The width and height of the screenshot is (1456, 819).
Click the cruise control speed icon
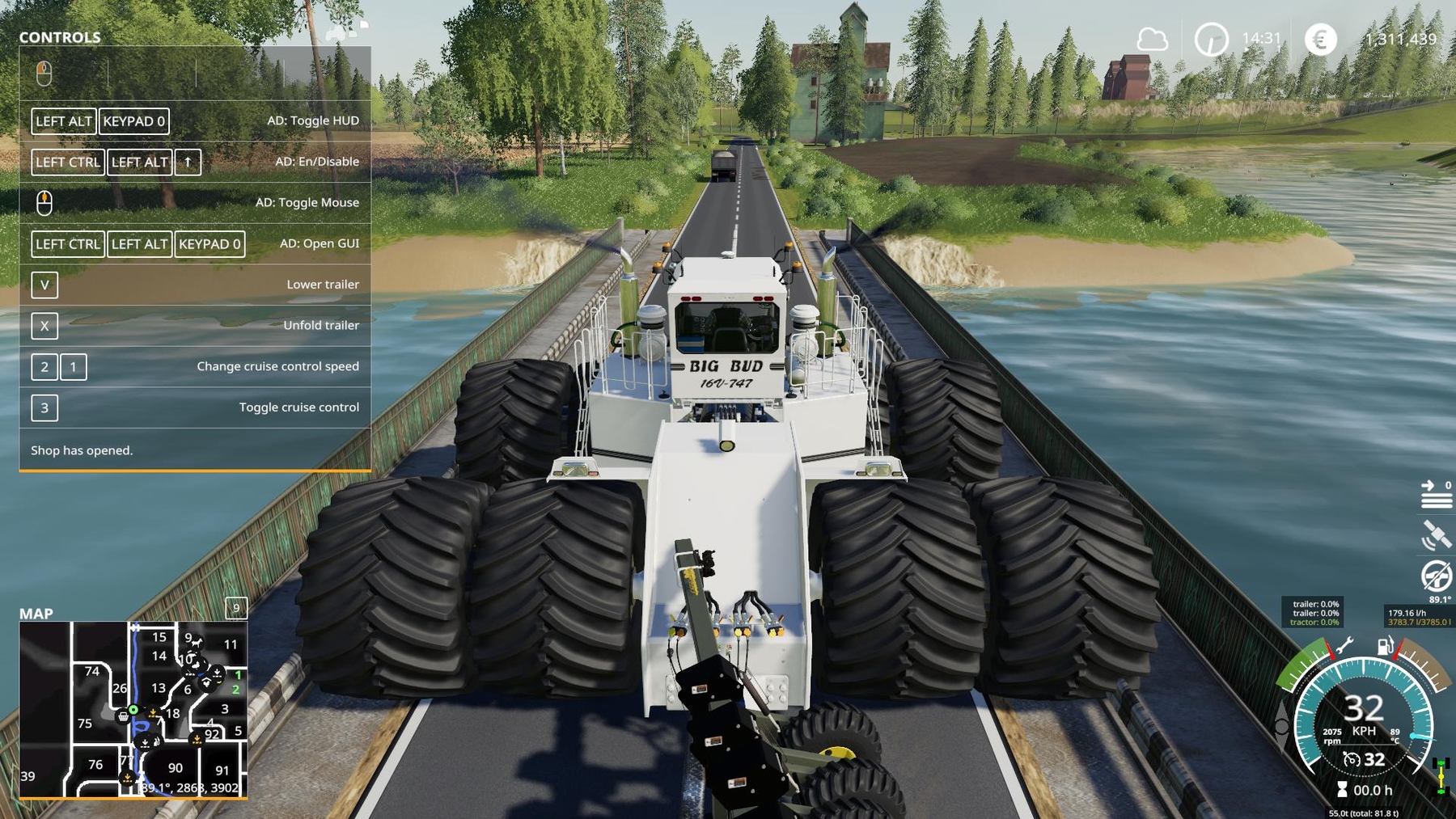(x=1351, y=759)
